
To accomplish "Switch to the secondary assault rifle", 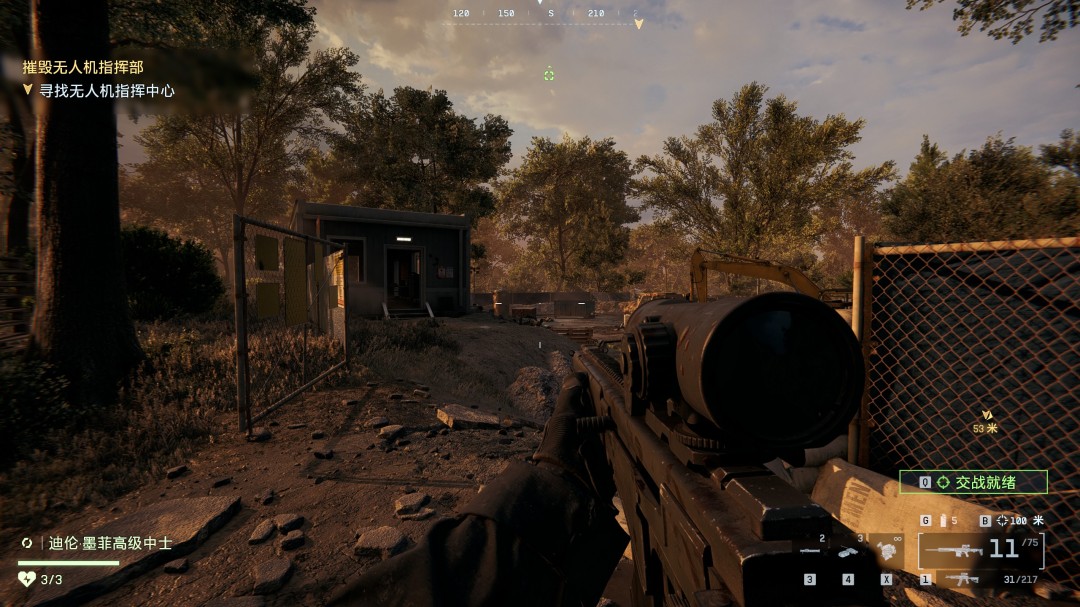I will pos(964,579).
